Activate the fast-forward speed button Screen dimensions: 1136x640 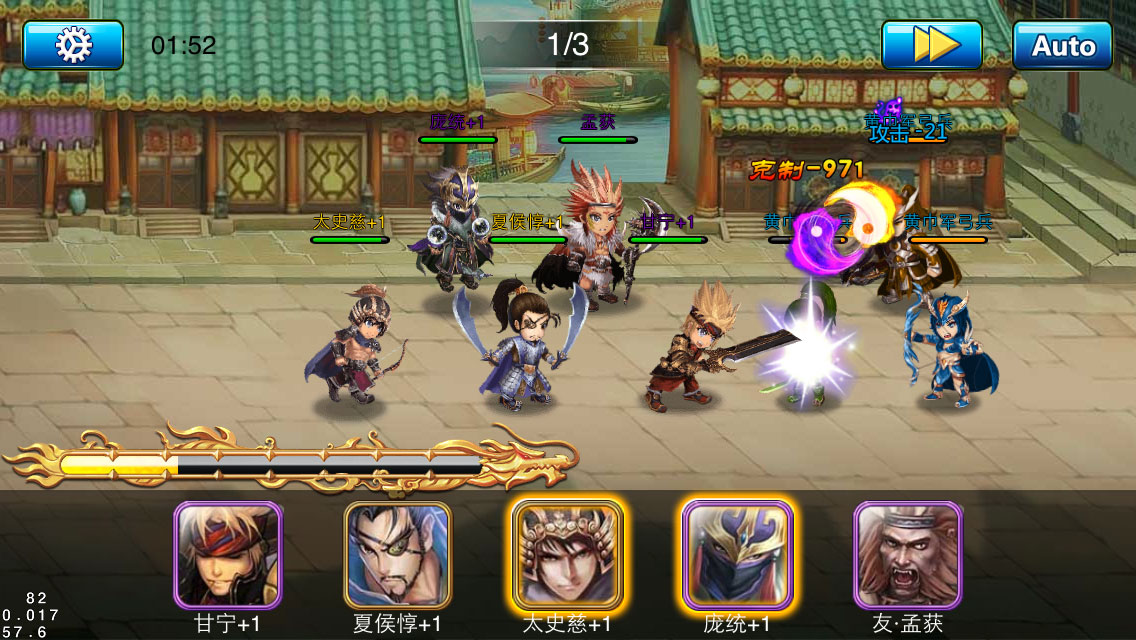click(x=931, y=45)
